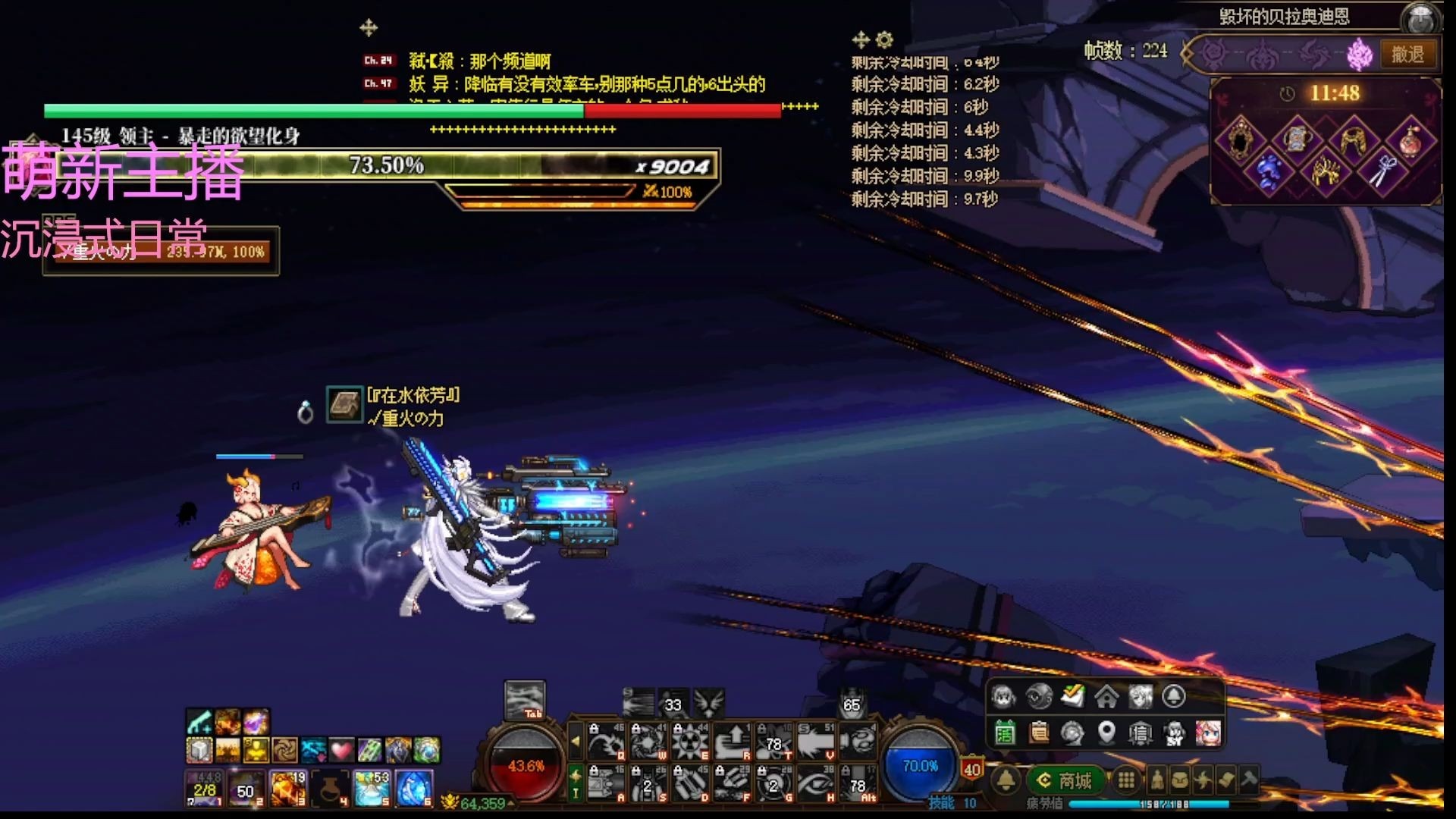
Task: Open the house icon menu
Action: (x=1106, y=695)
